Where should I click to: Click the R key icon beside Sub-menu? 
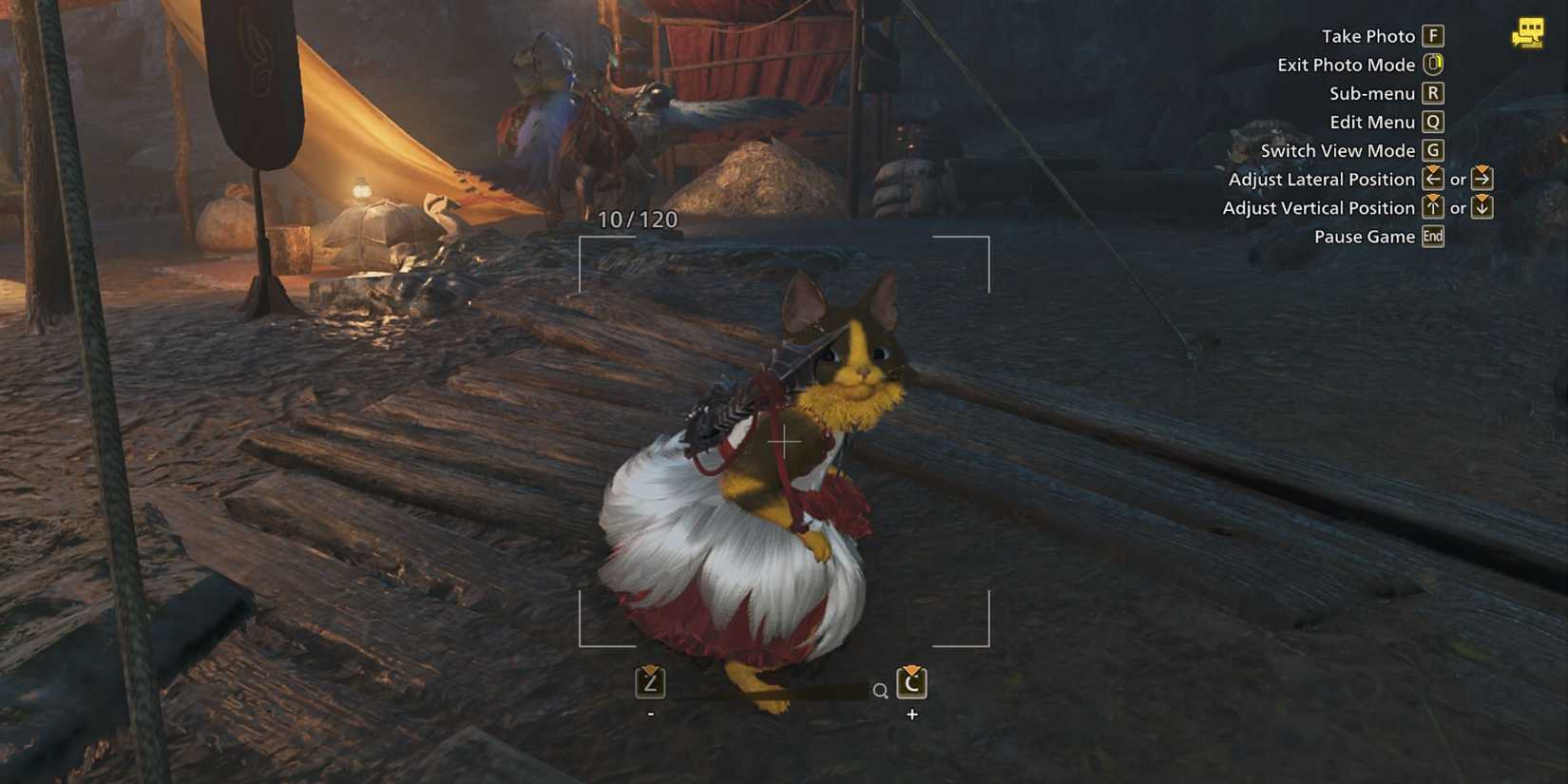click(x=1433, y=93)
